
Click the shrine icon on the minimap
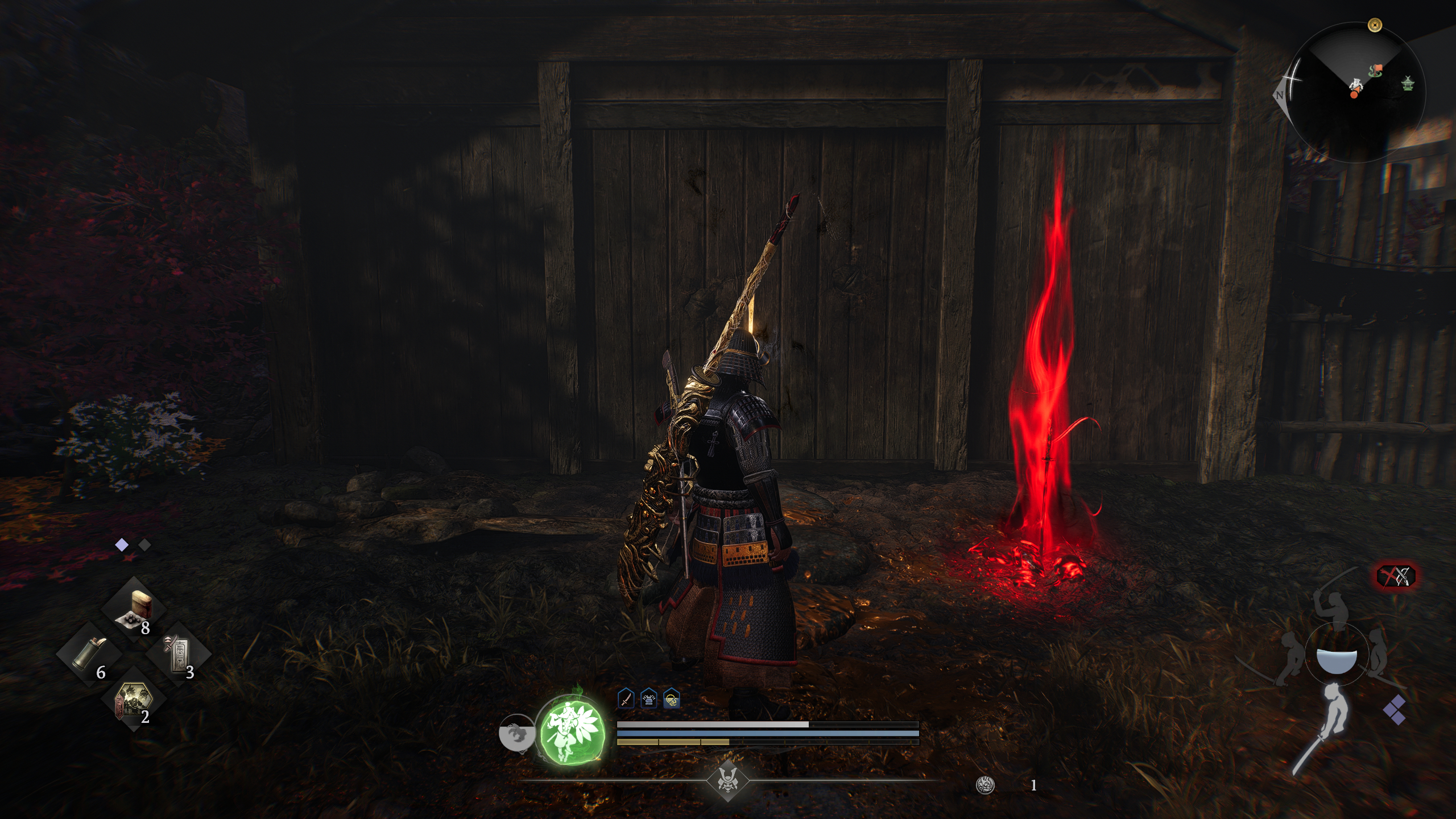[x=1408, y=84]
